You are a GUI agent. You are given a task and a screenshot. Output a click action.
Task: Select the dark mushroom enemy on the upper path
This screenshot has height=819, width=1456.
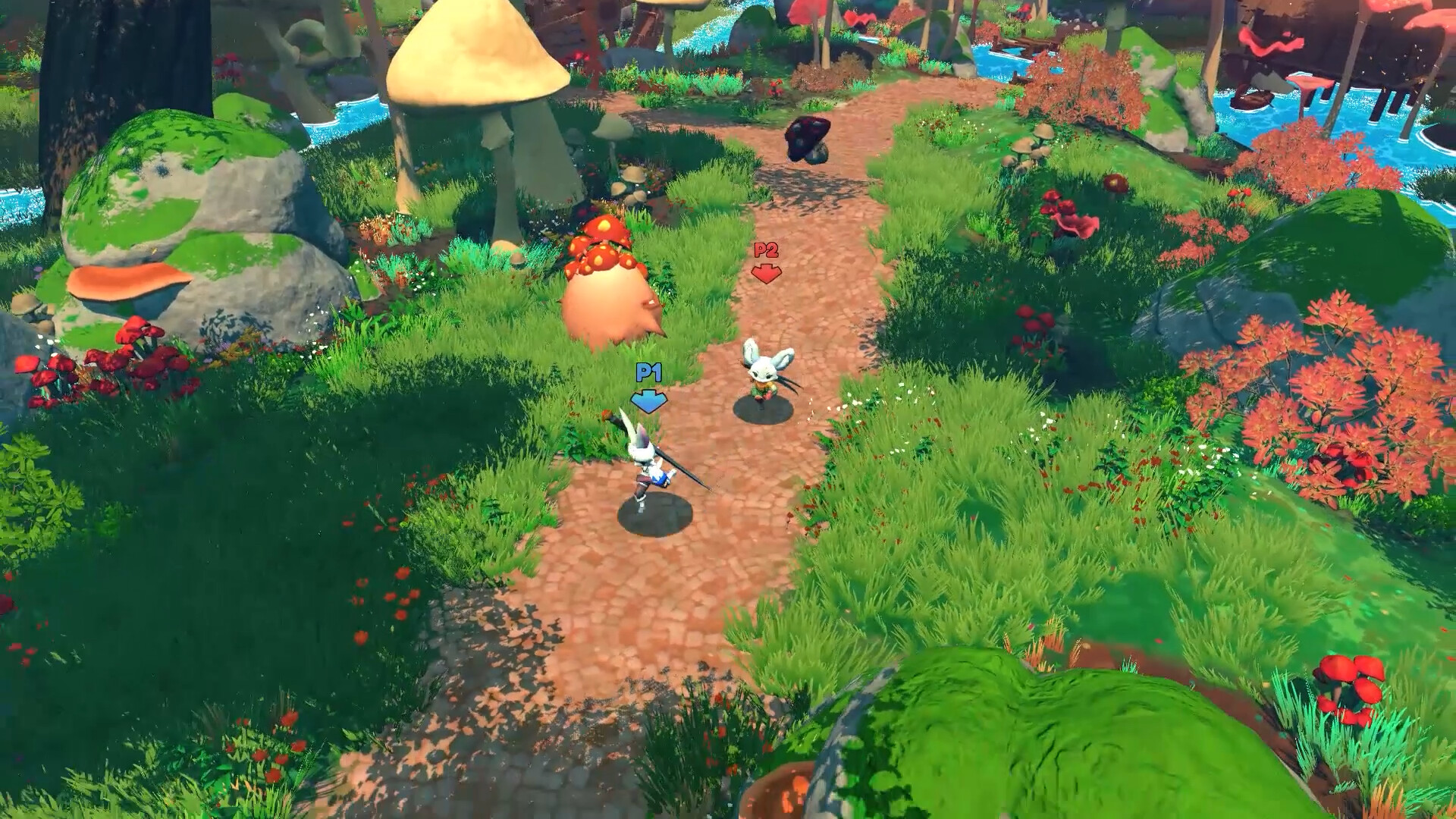pos(808,140)
